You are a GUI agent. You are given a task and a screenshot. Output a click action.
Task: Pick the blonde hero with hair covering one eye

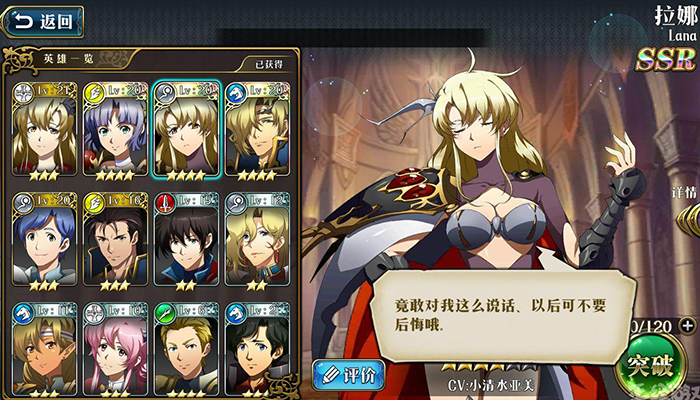tap(256, 130)
